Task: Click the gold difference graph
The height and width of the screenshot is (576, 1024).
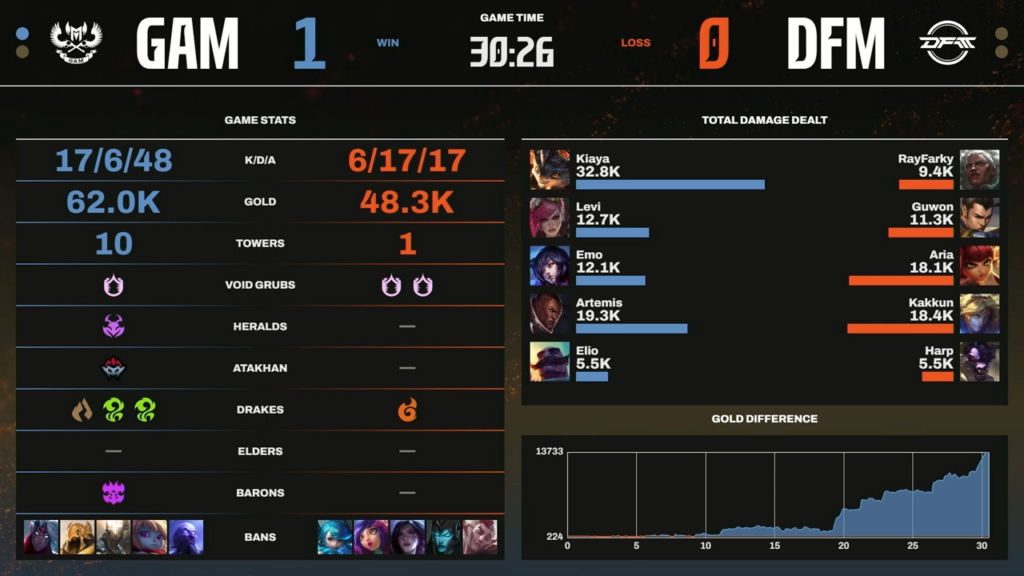Action: click(777, 495)
